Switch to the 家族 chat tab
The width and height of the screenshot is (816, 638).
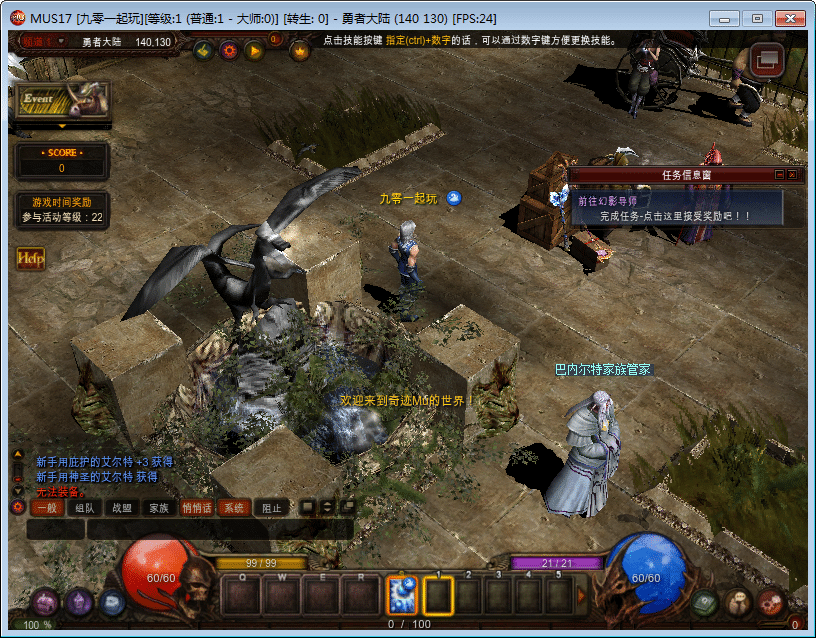[158, 508]
